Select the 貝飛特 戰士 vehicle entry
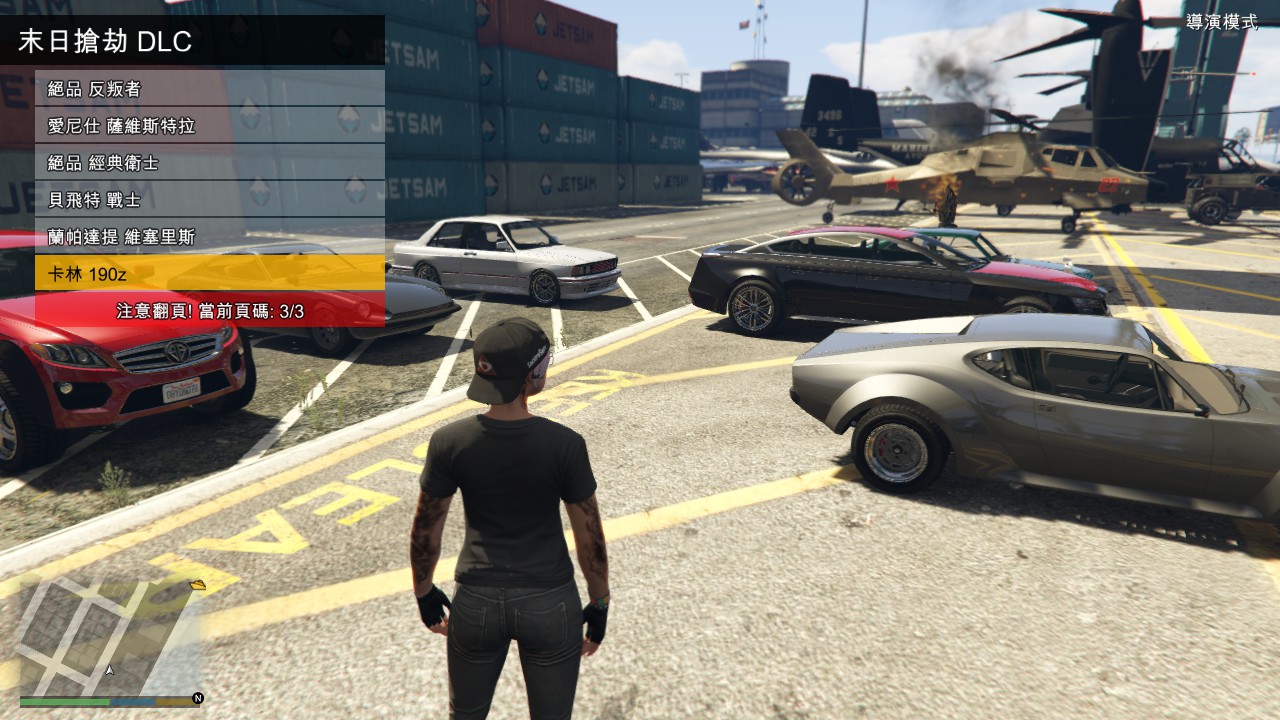This screenshot has width=1280, height=720. pyautogui.click(x=210, y=200)
